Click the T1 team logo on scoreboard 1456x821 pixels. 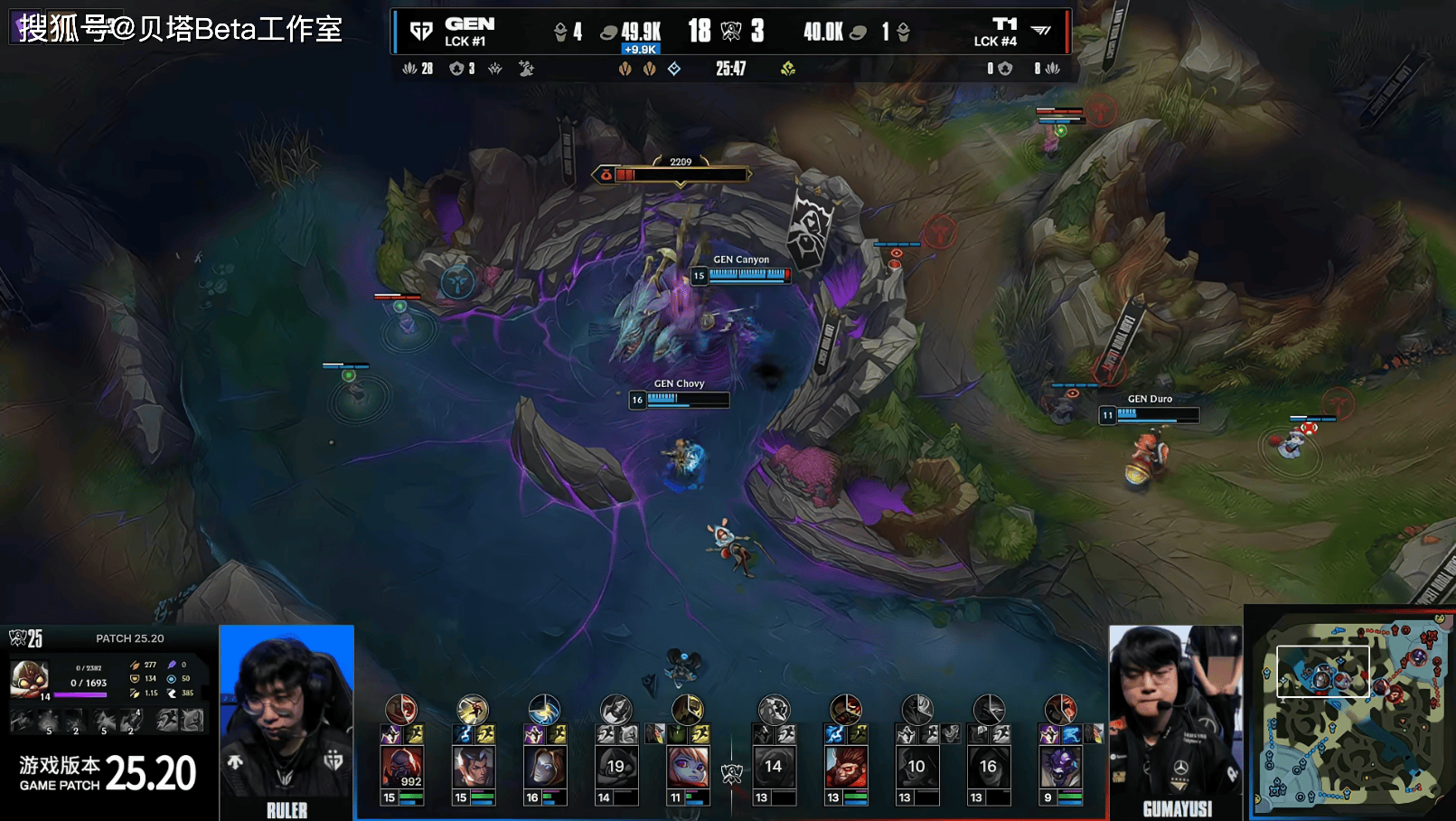(1041, 31)
